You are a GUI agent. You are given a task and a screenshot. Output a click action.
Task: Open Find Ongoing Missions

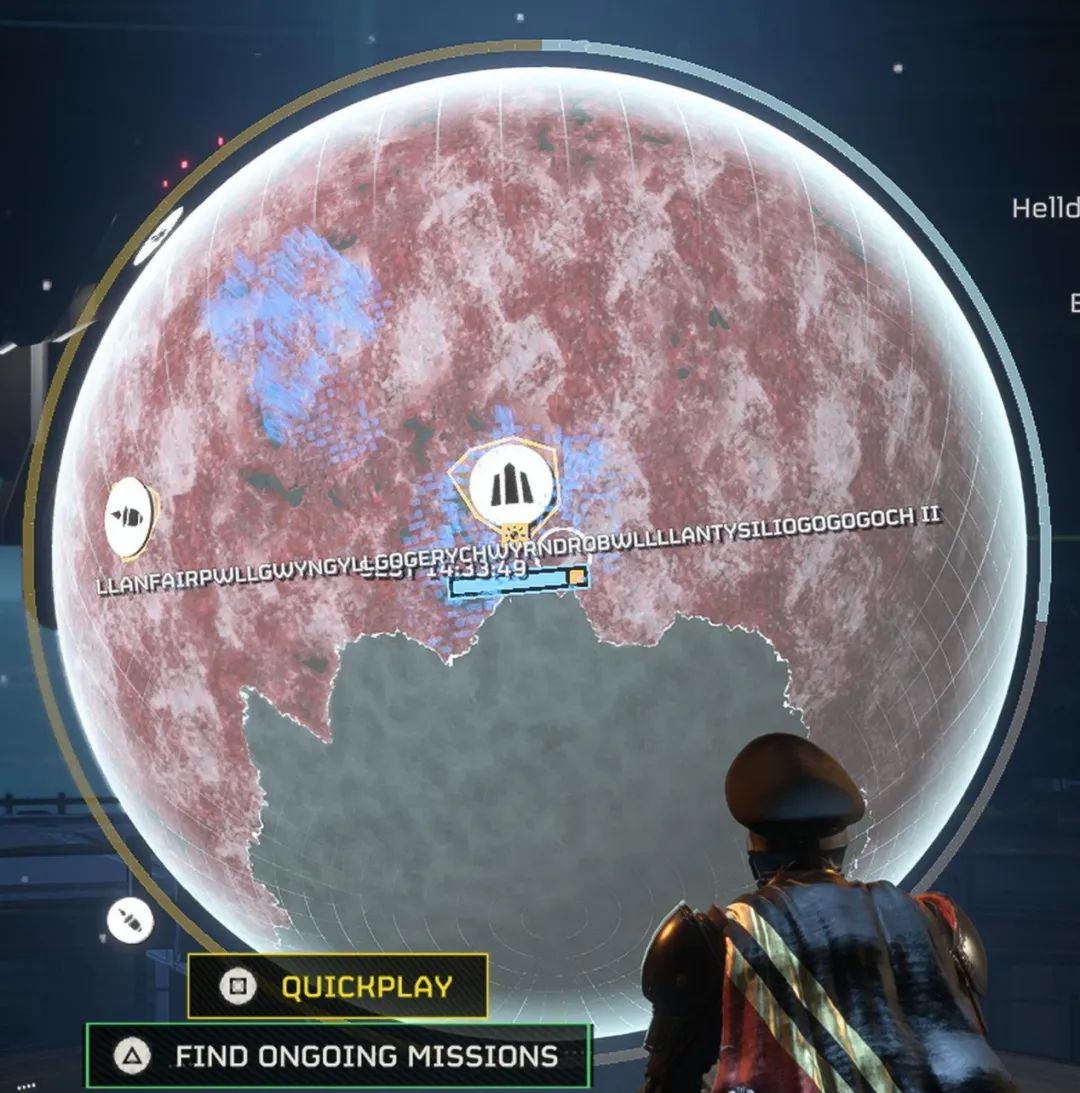click(338, 1055)
